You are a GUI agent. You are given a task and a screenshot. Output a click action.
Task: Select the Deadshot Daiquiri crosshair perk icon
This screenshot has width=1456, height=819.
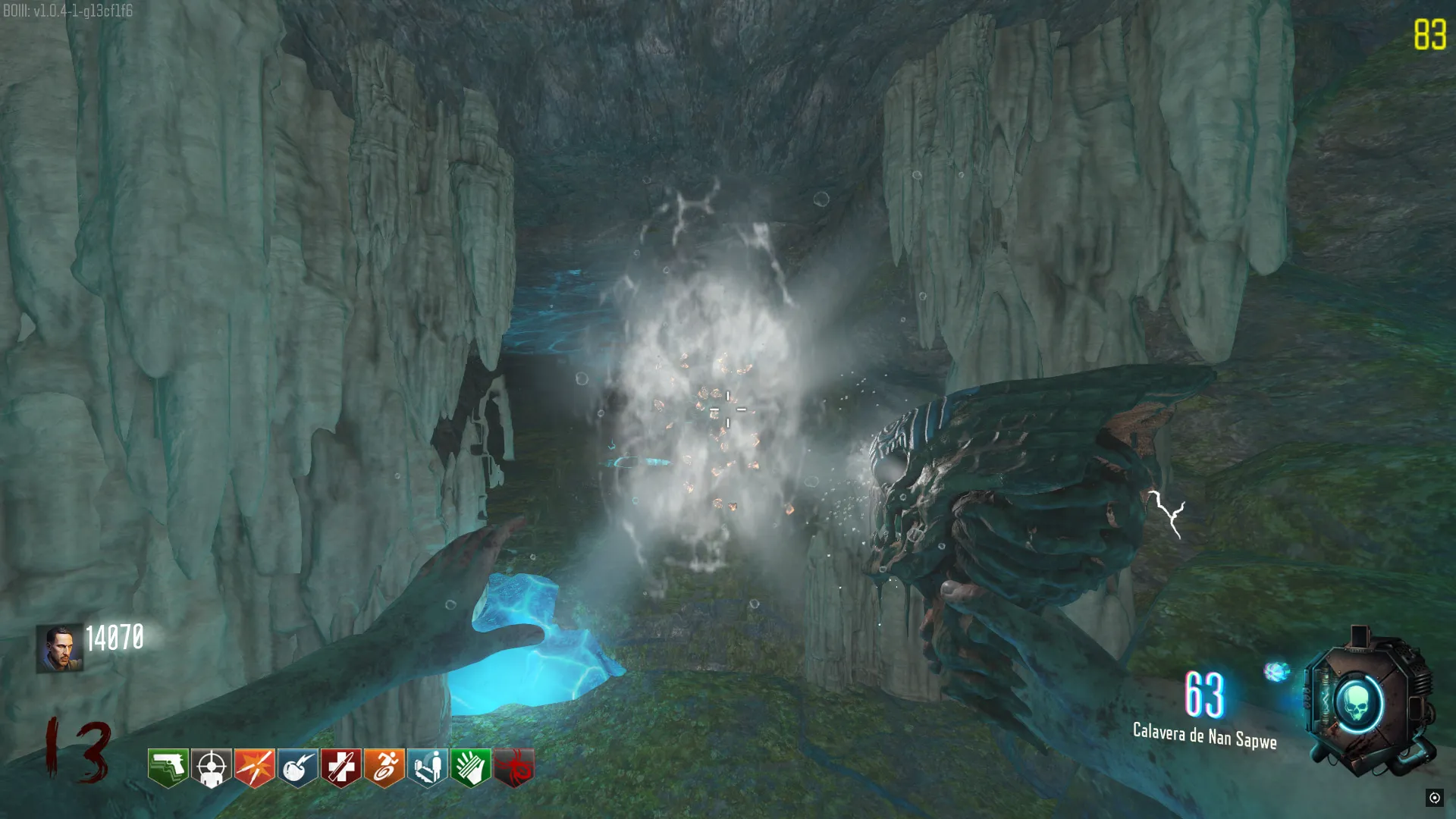tap(212, 767)
